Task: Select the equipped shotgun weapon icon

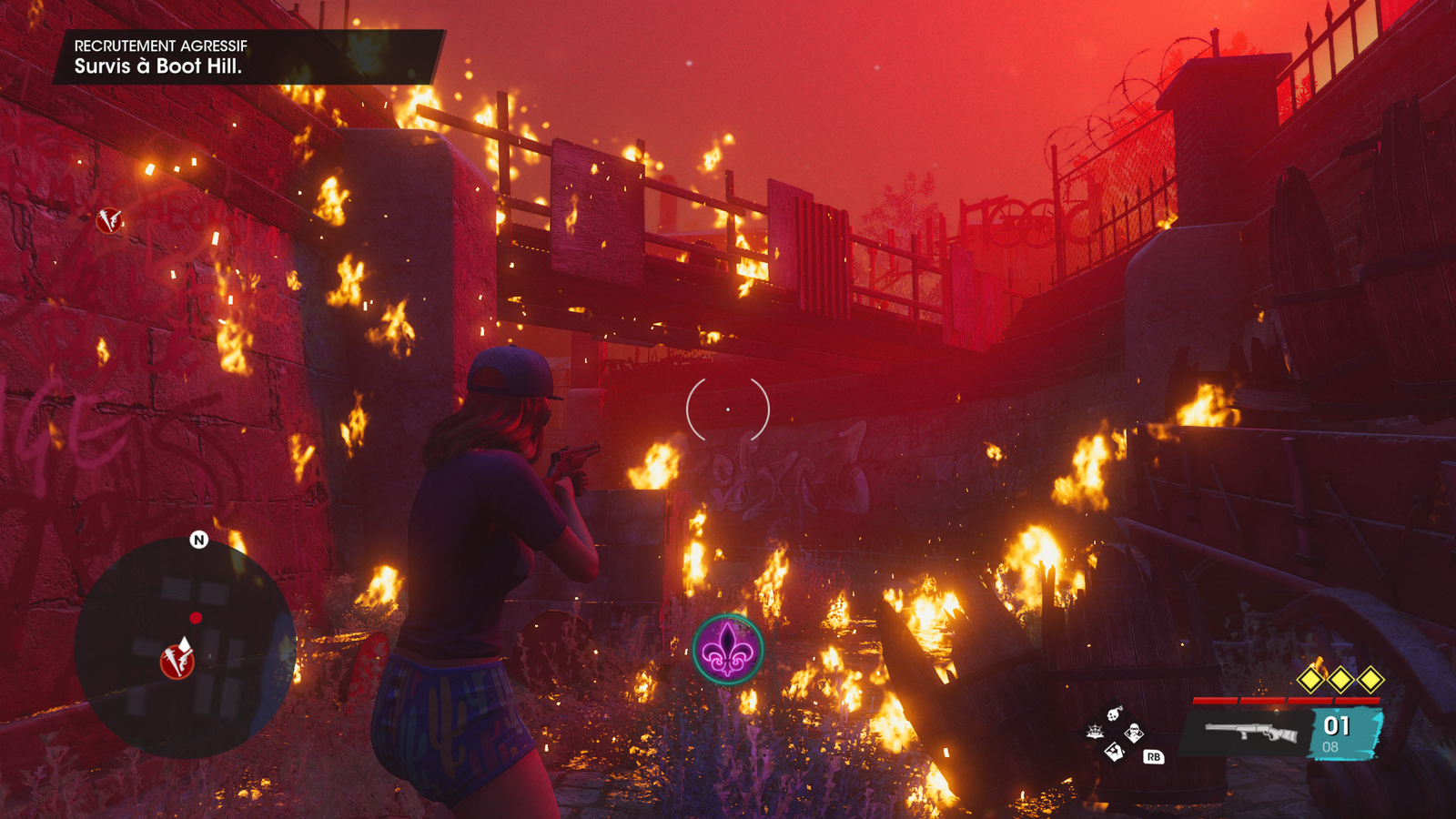Action: tap(1251, 732)
